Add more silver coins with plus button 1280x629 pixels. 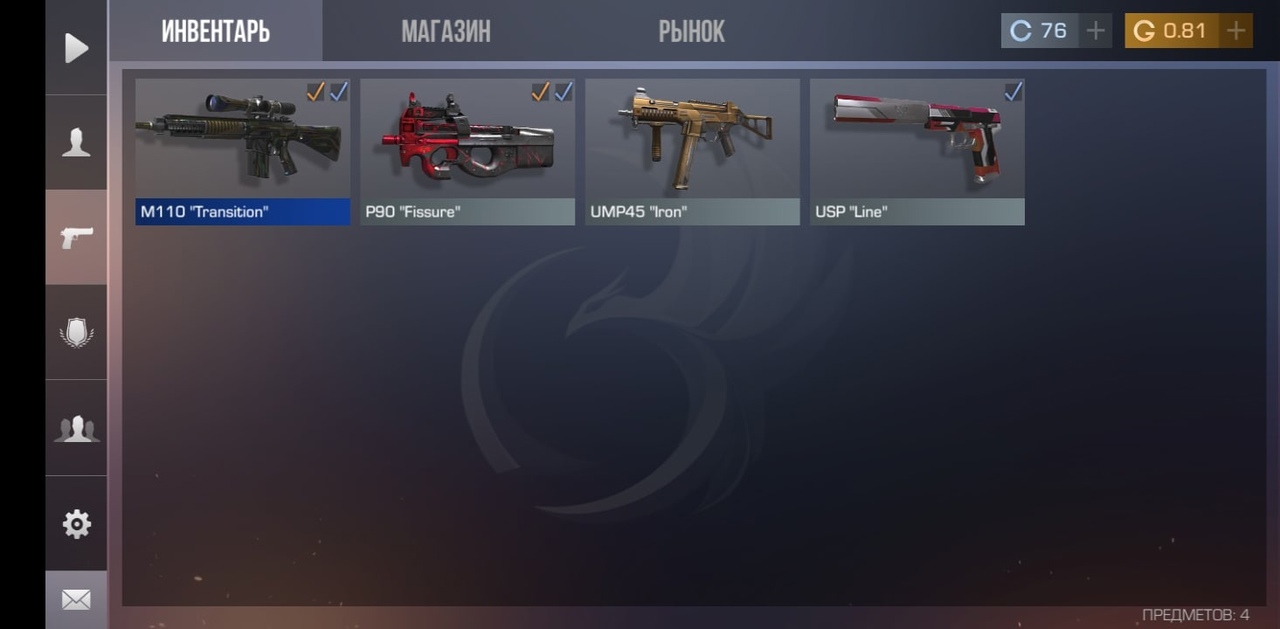tap(1096, 31)
